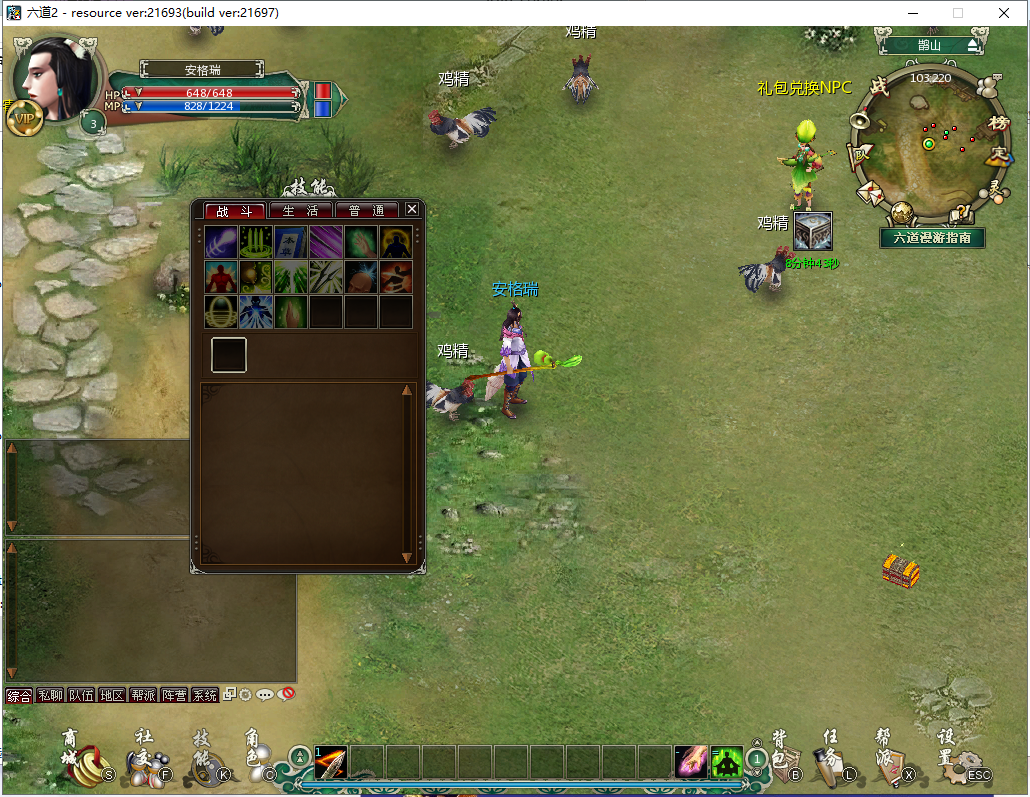Switch to the 普通 skills tab
The image size is (1030, 797).
click(x=367, y=211)
